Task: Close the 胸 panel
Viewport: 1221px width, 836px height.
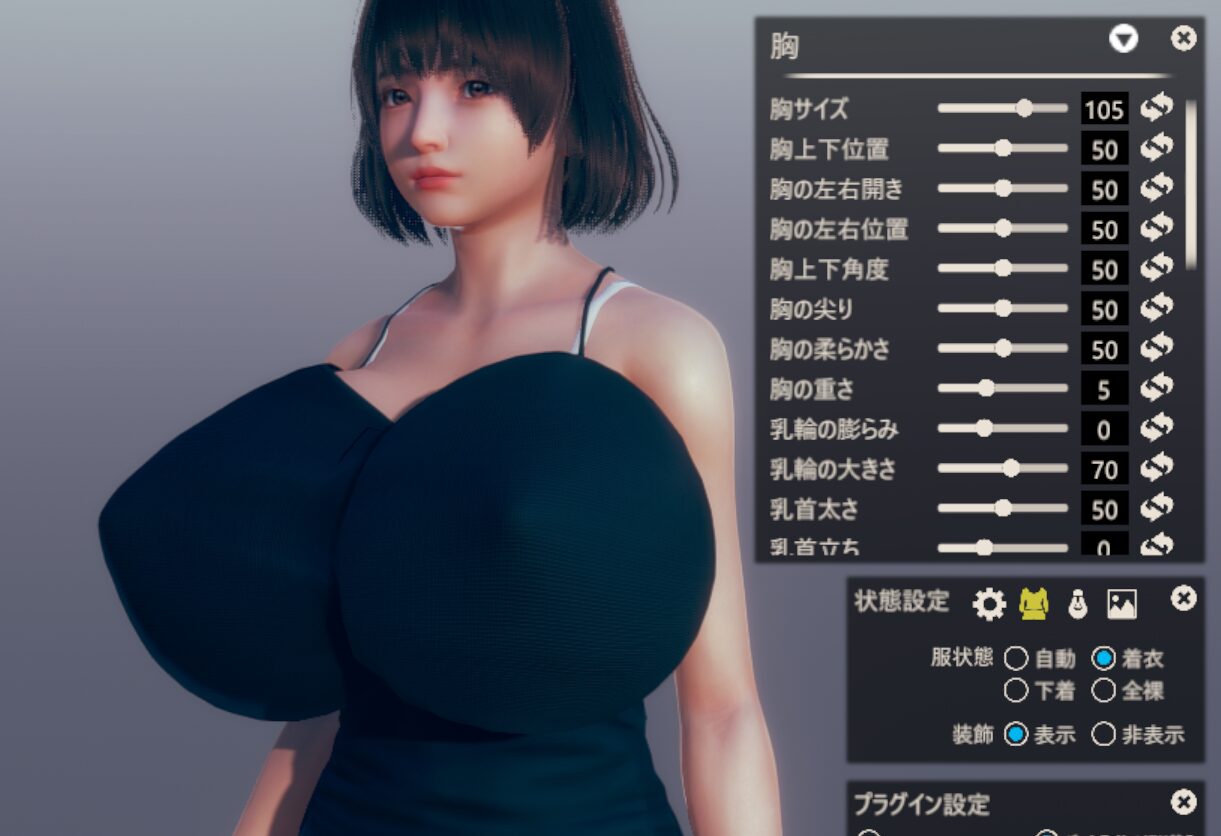Action: tap(1183, 39)
